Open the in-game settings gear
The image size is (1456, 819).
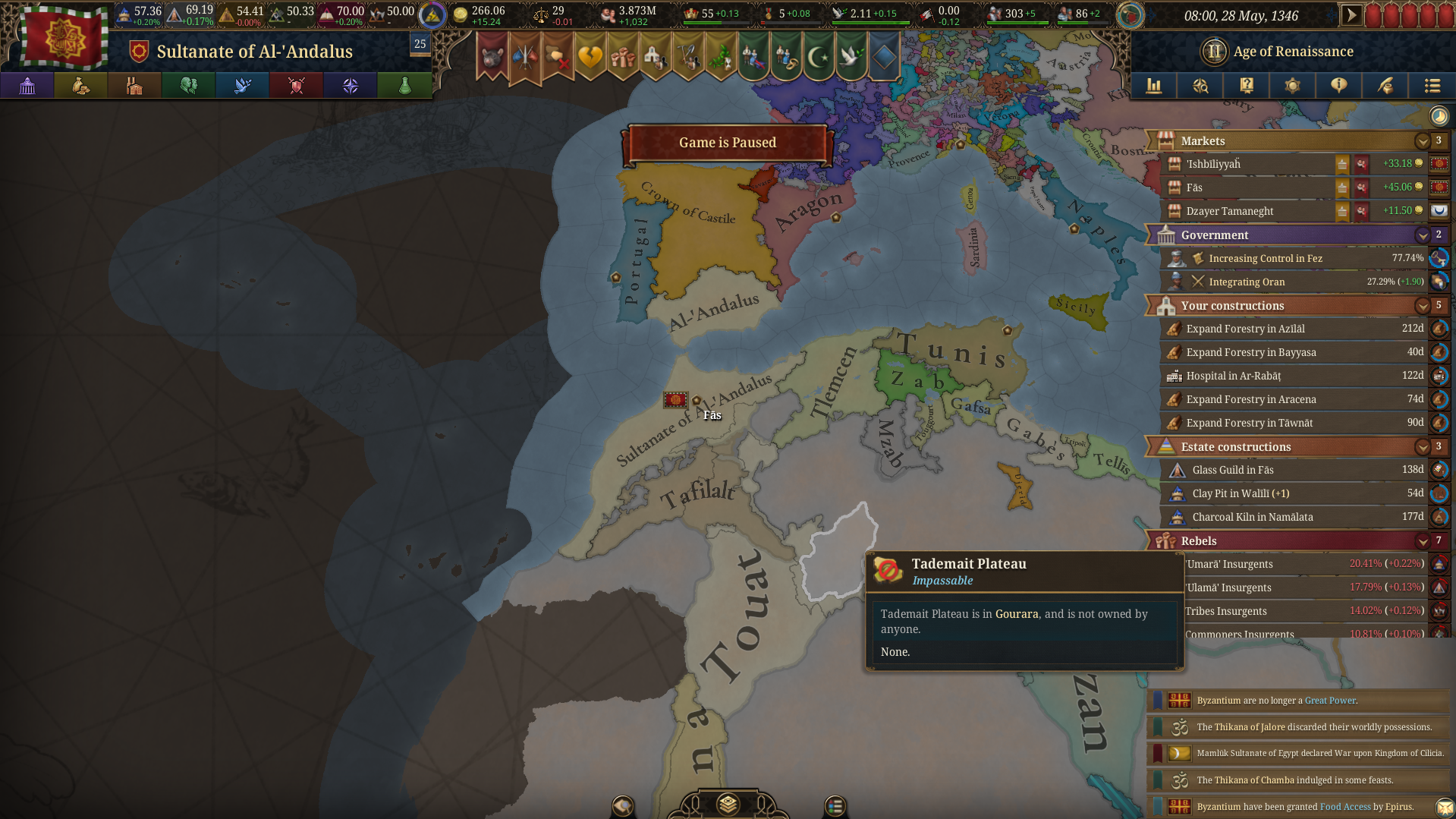point(1292,86)
